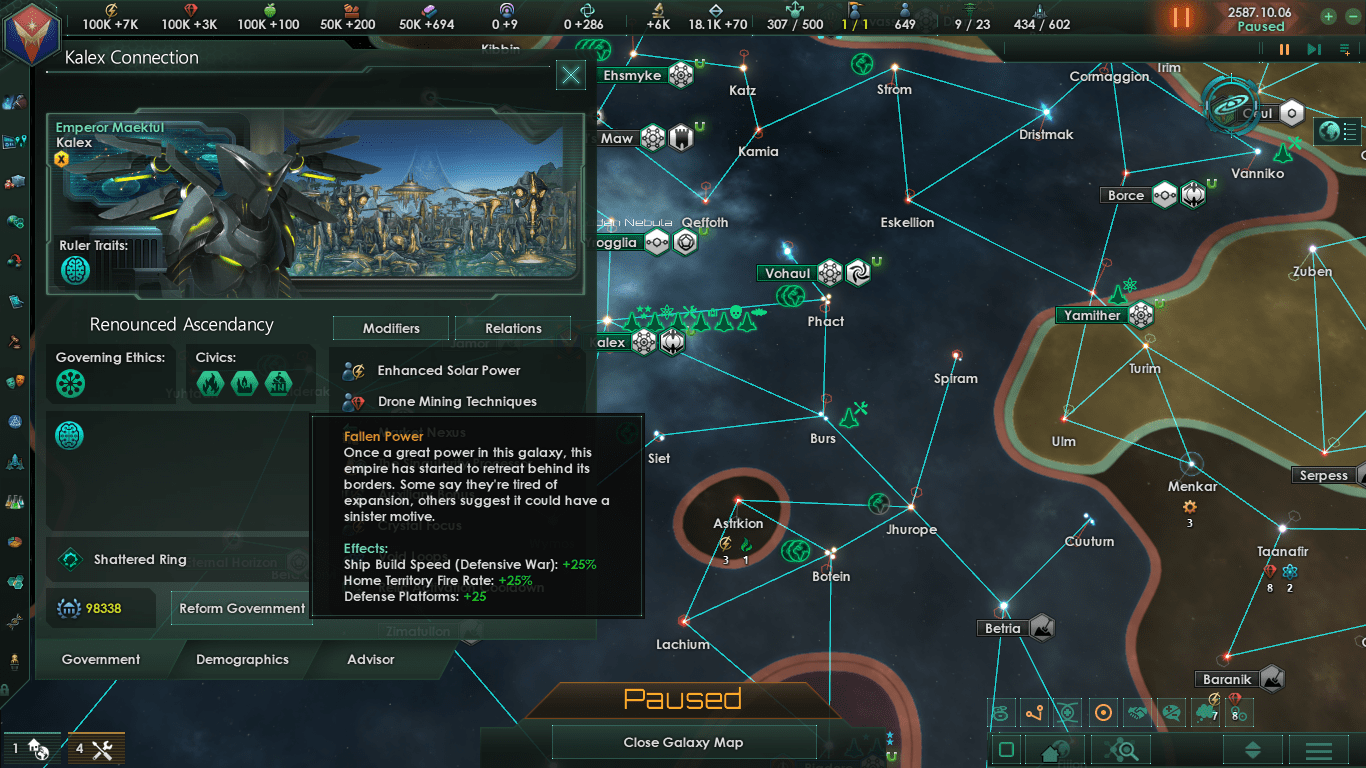Image resolution: width=1366 pixels, height=768 pixels.
Task: Close the Kalex Connection government window
Action: [571, 75]
